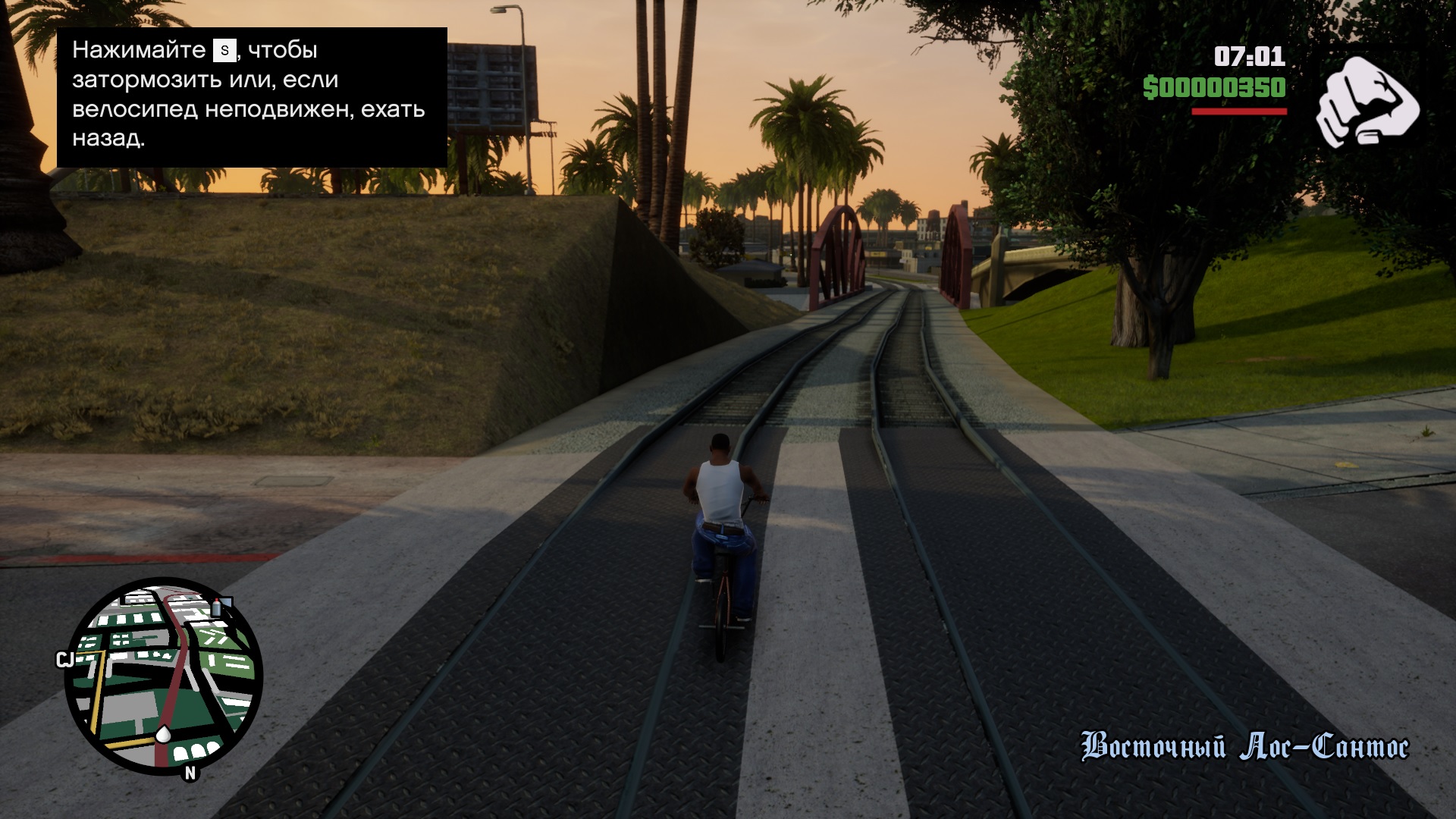Select the fist weapon icon
1456x819 pixels.
tap(1367, 102)
